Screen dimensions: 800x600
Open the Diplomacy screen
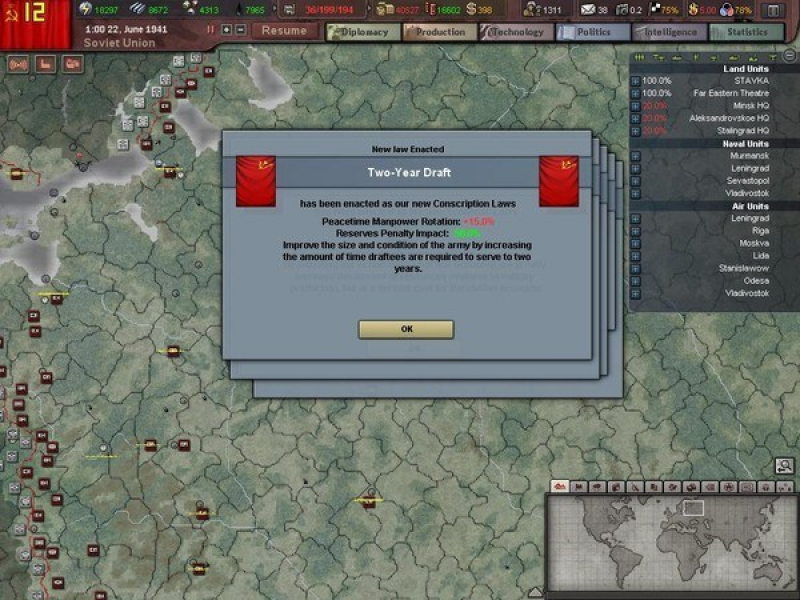click(363, 32)
